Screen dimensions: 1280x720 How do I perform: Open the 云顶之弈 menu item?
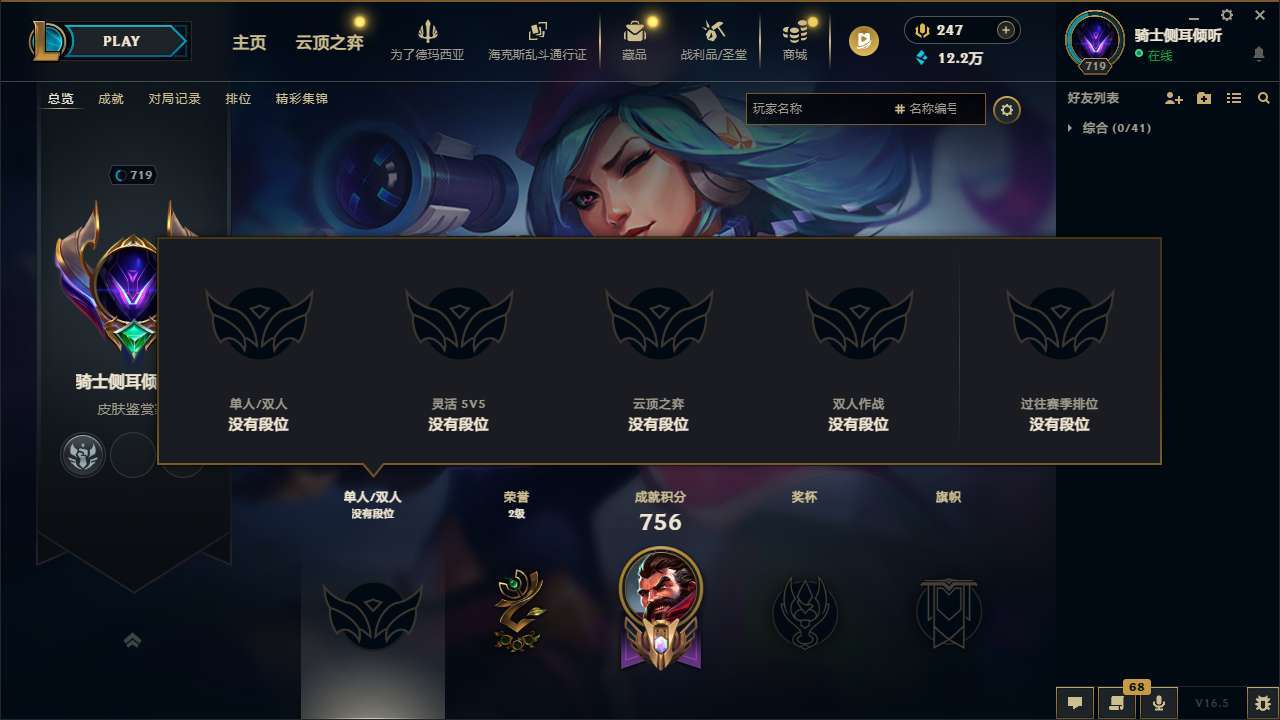328,44
